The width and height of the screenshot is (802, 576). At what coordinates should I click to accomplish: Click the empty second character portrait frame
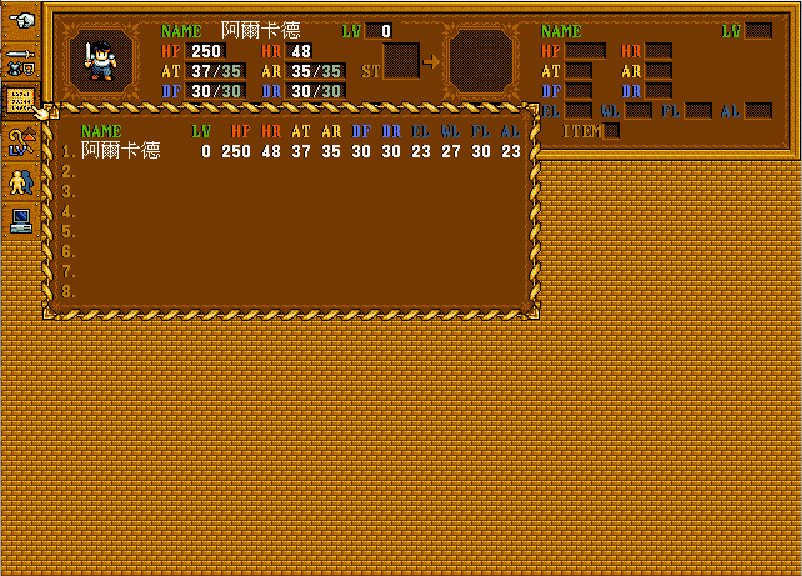pos(484,60)
